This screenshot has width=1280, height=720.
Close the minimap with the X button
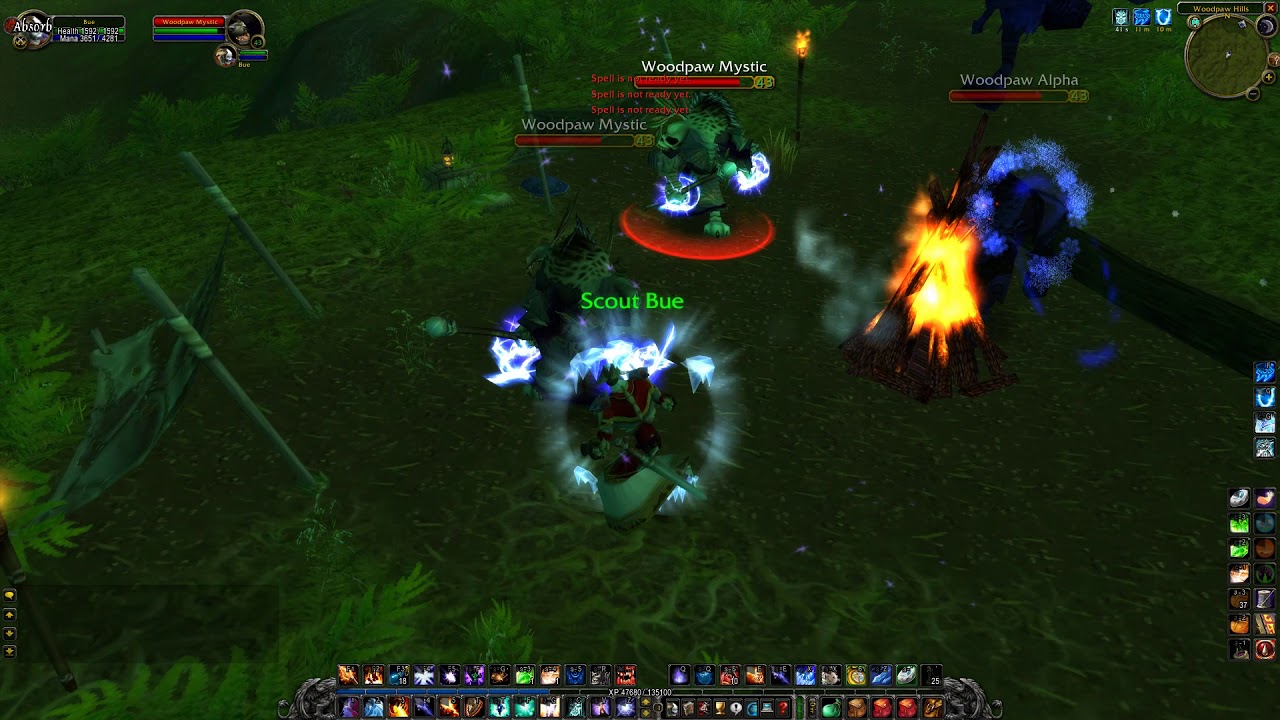tap(1271, 8)
